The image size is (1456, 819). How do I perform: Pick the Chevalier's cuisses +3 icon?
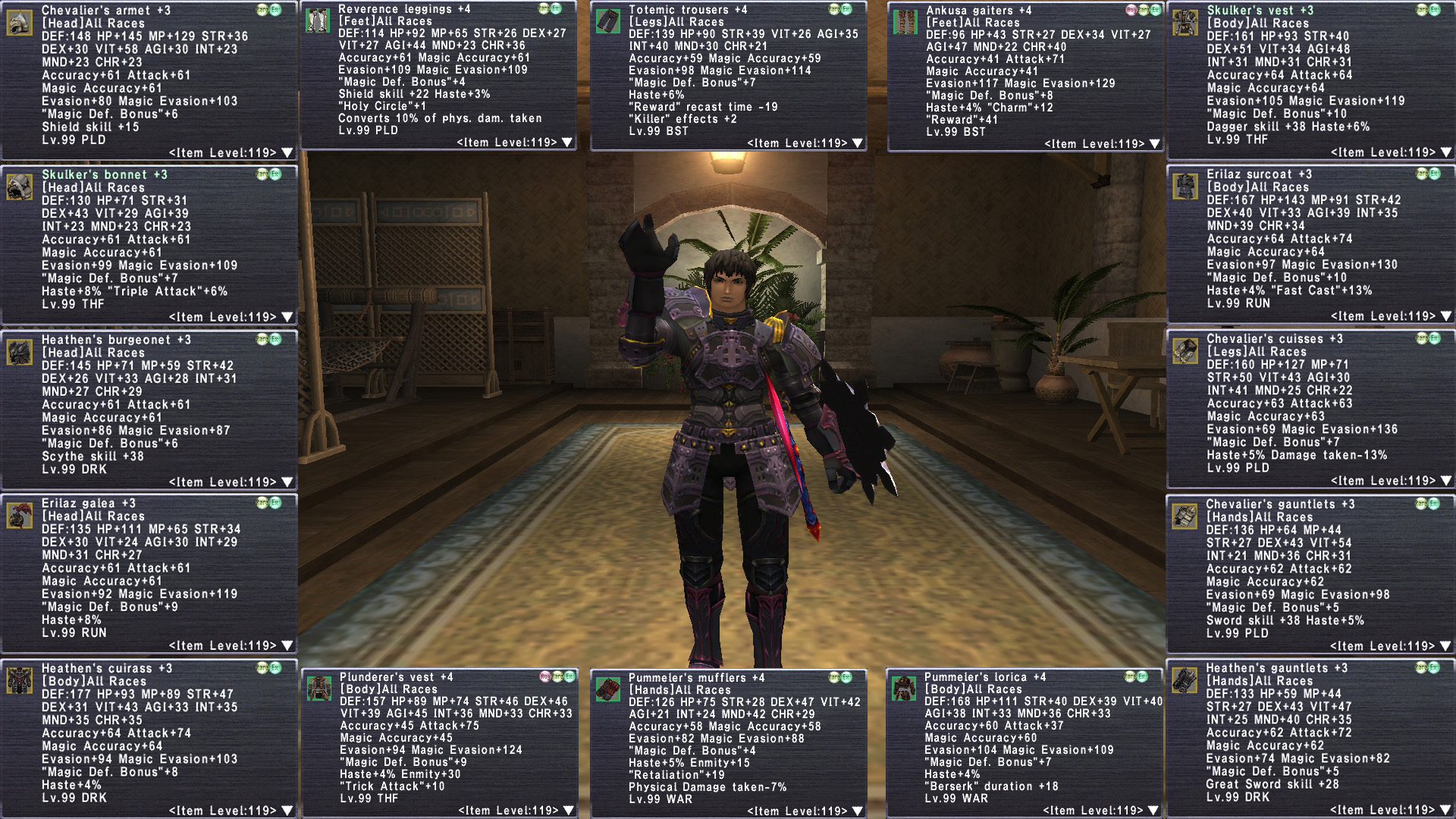(1185, 351)
